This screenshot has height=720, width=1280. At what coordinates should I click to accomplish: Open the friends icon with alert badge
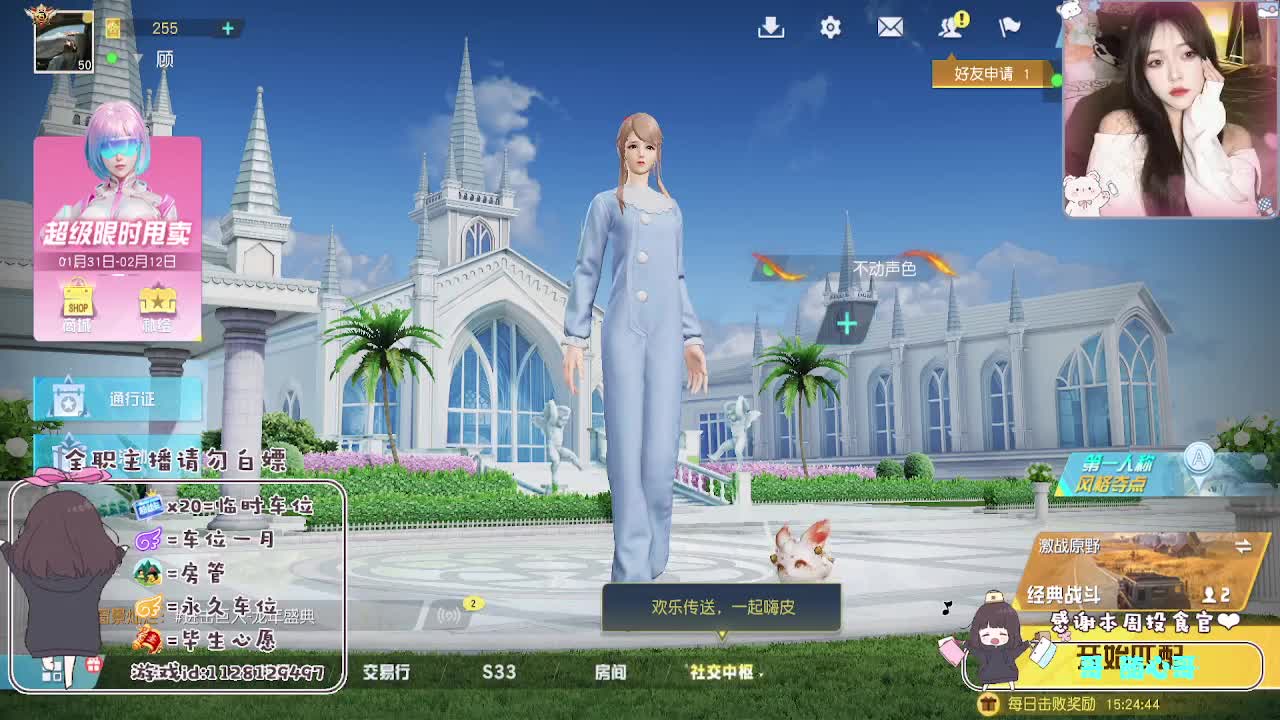[951, 28]
